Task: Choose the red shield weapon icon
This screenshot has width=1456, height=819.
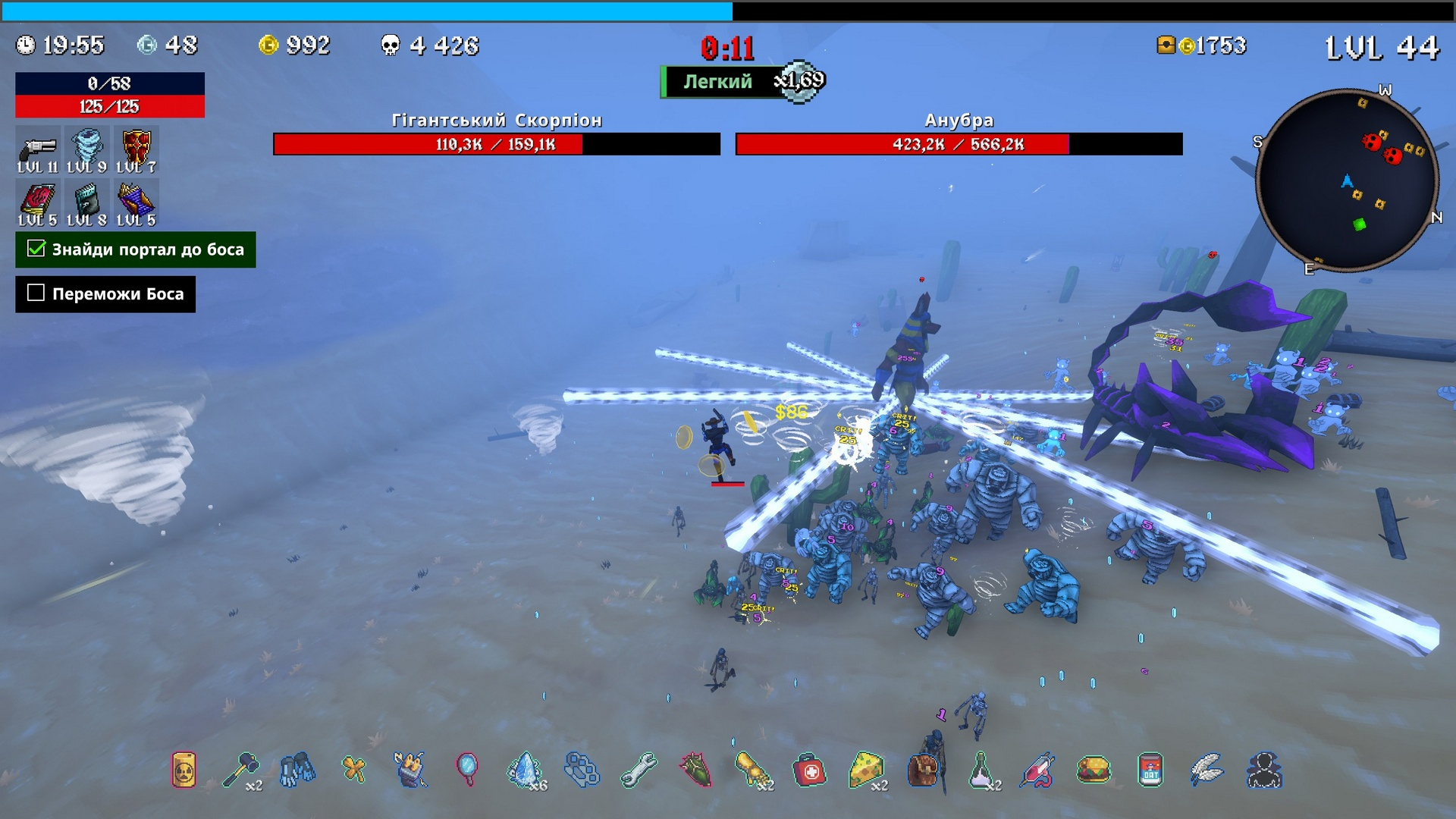Action: (136, 146)
